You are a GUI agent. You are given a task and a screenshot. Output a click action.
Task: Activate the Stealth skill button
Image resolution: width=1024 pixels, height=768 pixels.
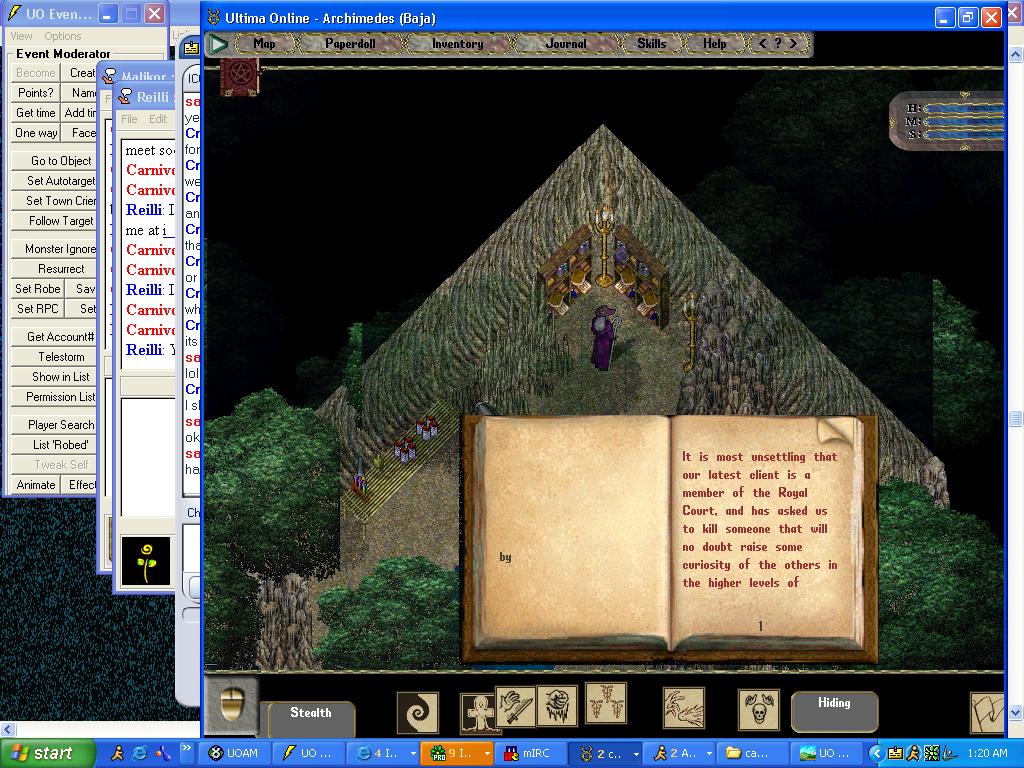(x=311, y=714)
